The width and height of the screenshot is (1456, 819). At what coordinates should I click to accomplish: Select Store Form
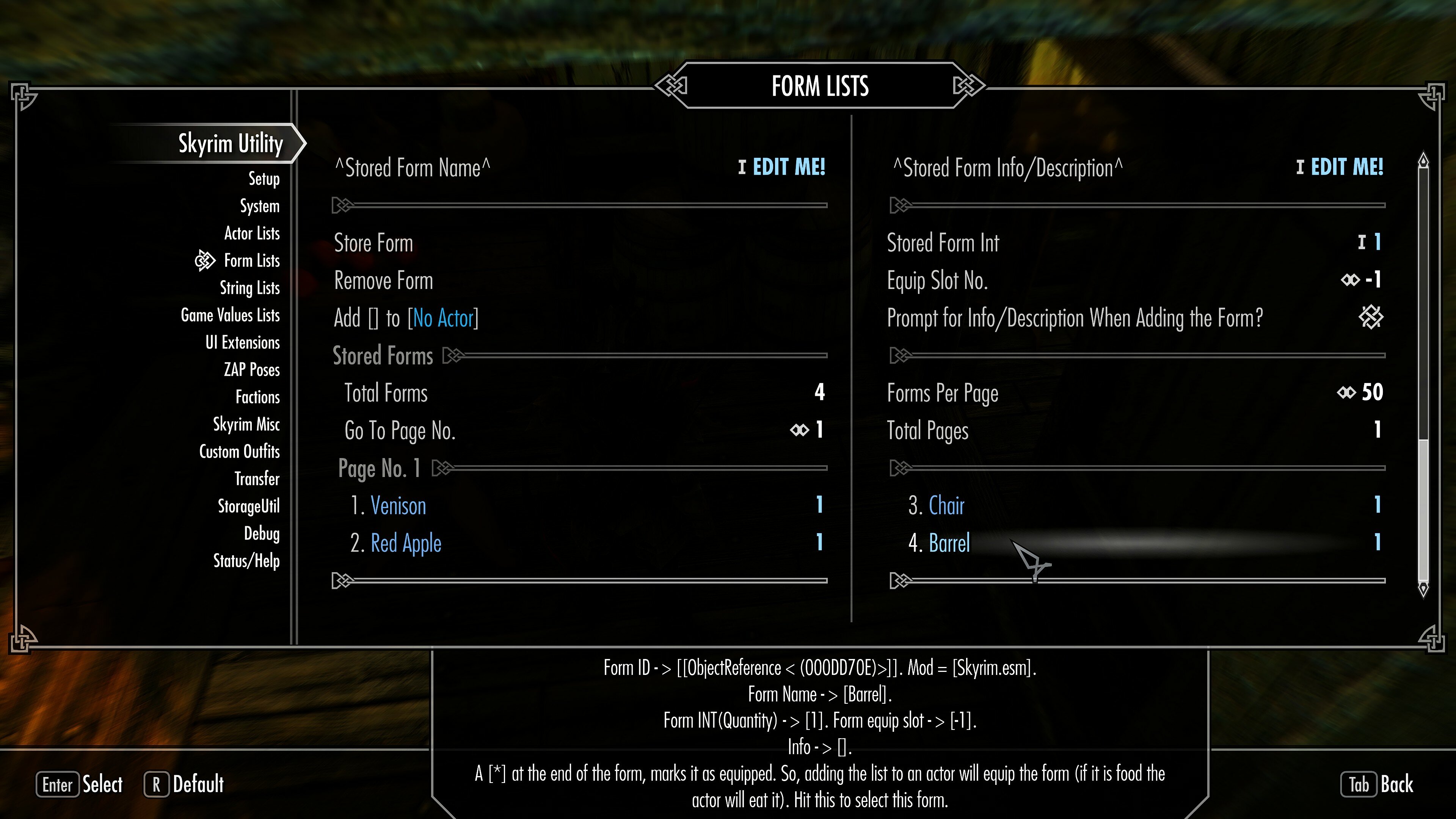pos(373,243)
